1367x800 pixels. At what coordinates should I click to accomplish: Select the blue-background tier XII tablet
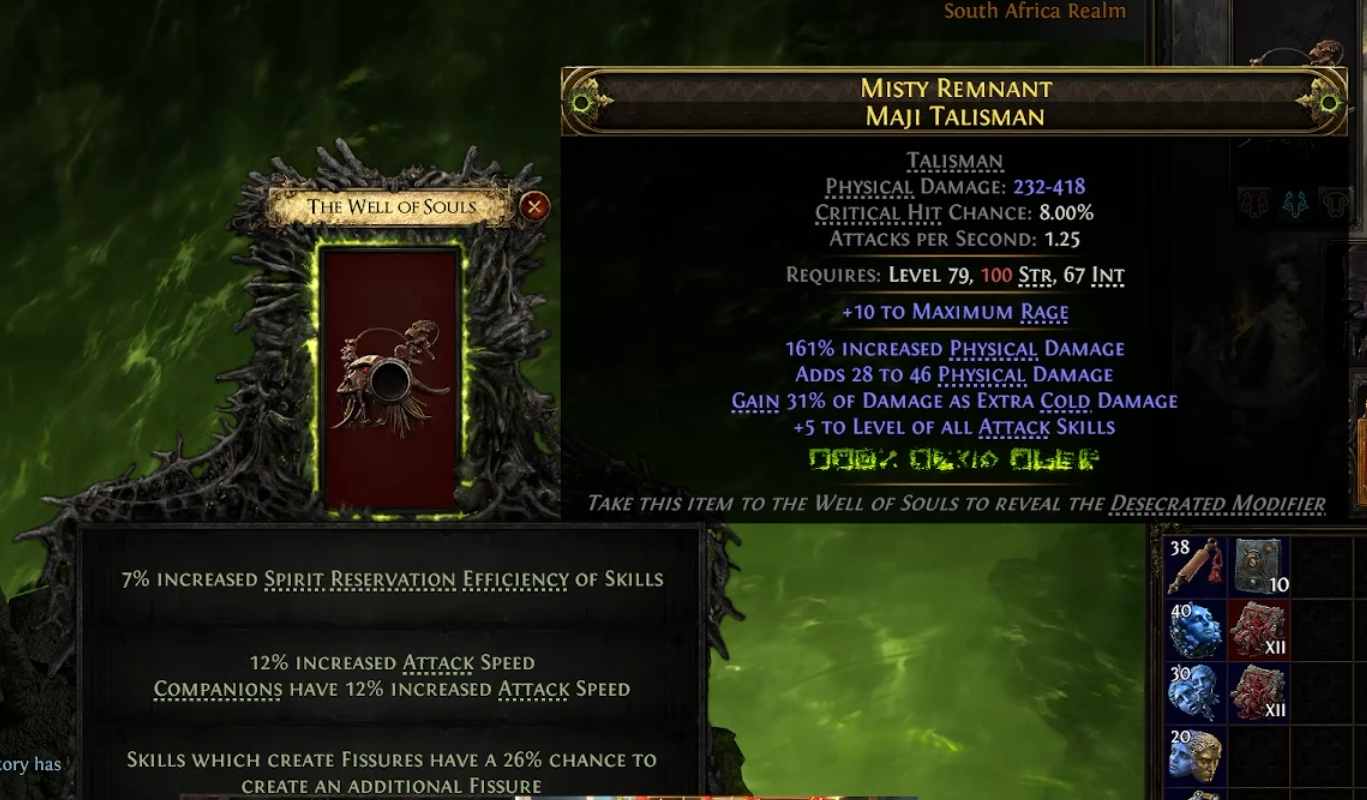(1259, 692)
